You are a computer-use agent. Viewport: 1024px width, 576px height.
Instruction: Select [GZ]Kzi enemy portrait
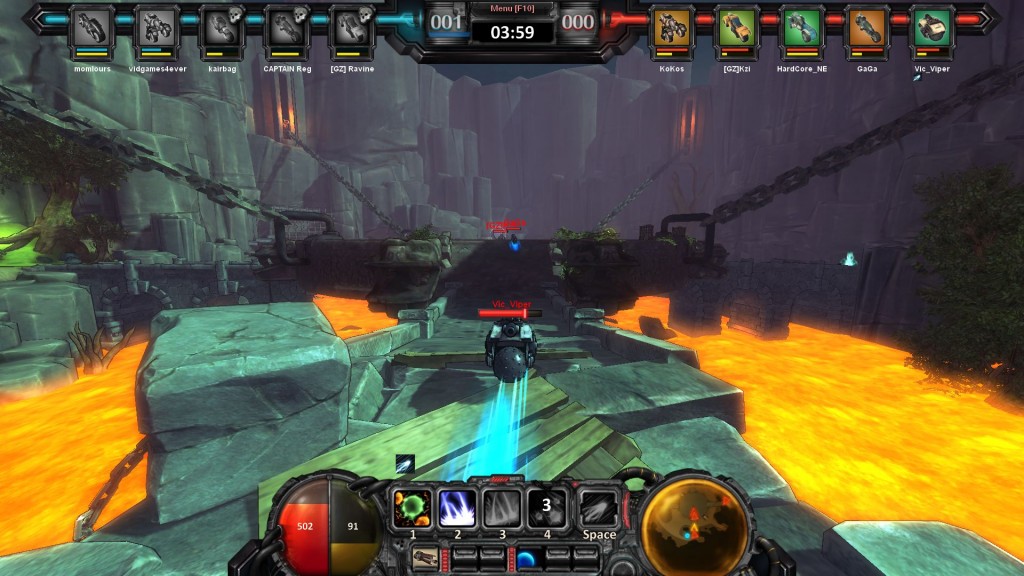coord(737,27)
